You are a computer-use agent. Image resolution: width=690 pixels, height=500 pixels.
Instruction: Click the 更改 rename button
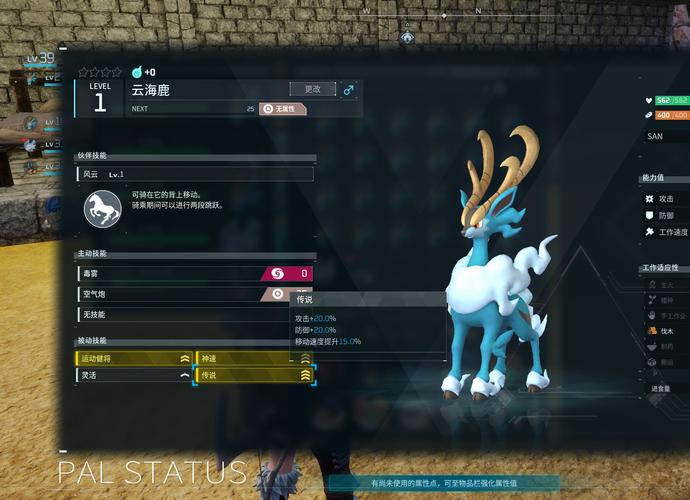point(312,89)
